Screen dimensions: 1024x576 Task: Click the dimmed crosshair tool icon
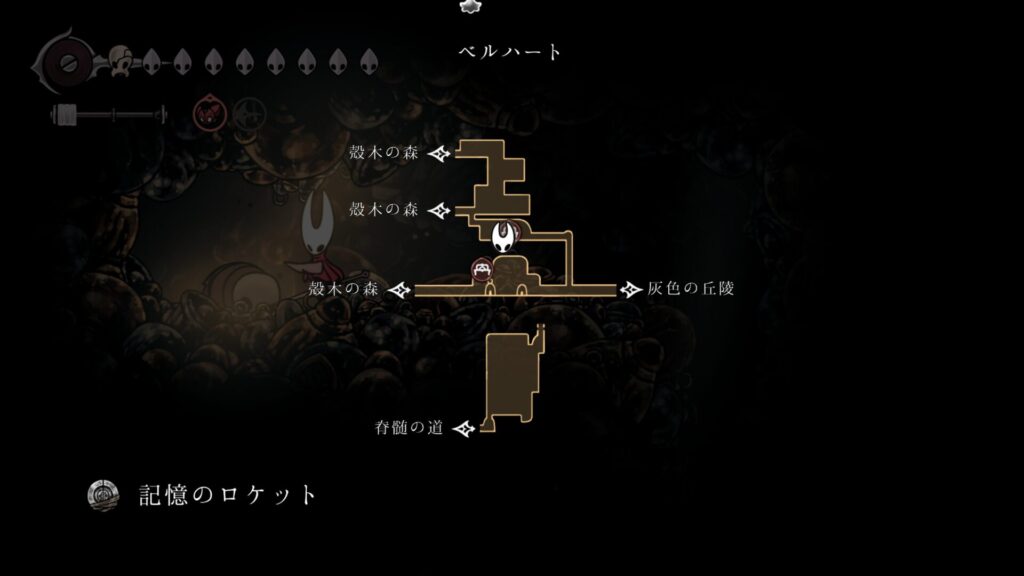coord(249,113)
